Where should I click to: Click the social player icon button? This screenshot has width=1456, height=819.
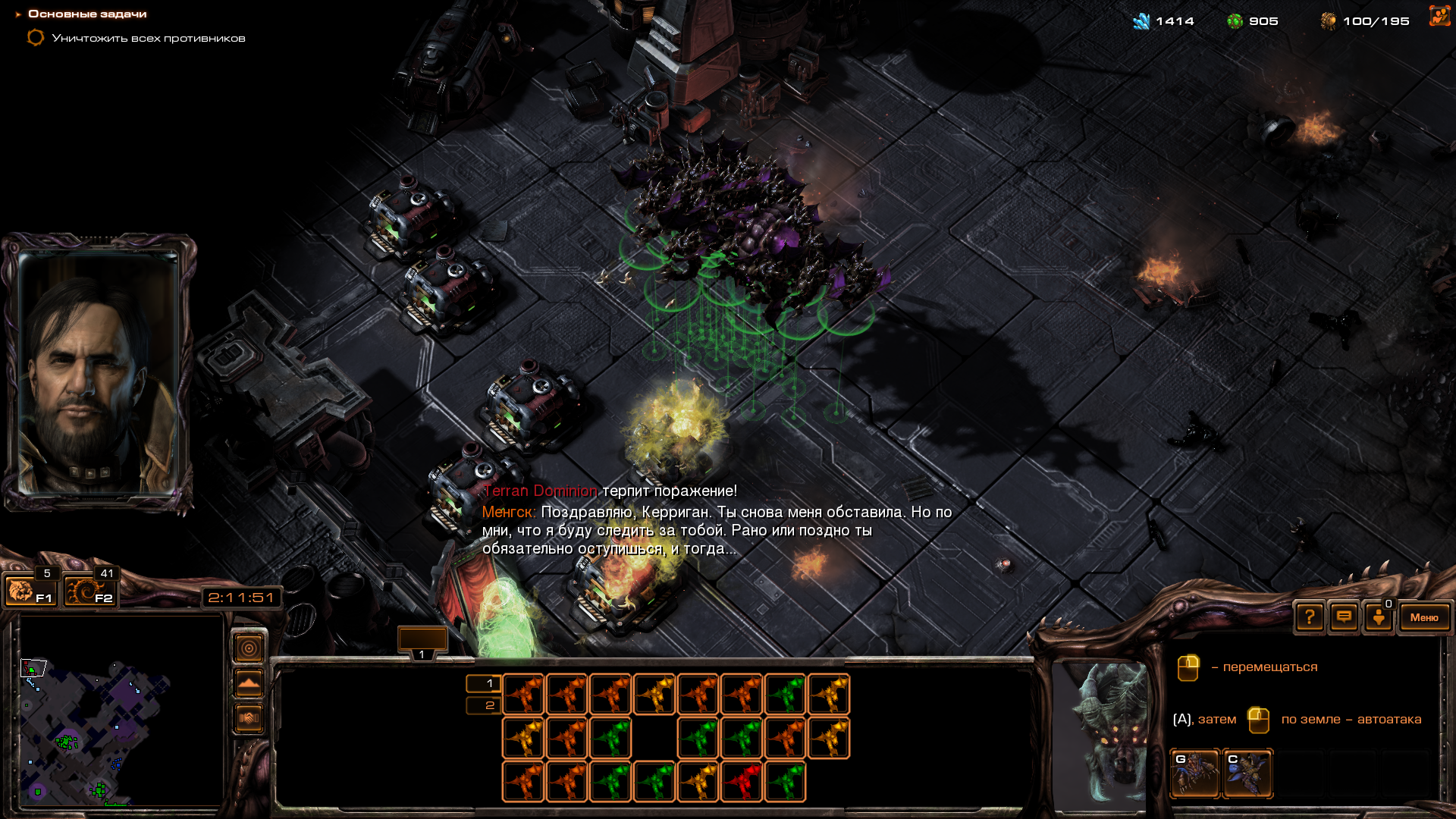tap(1379, 617)
